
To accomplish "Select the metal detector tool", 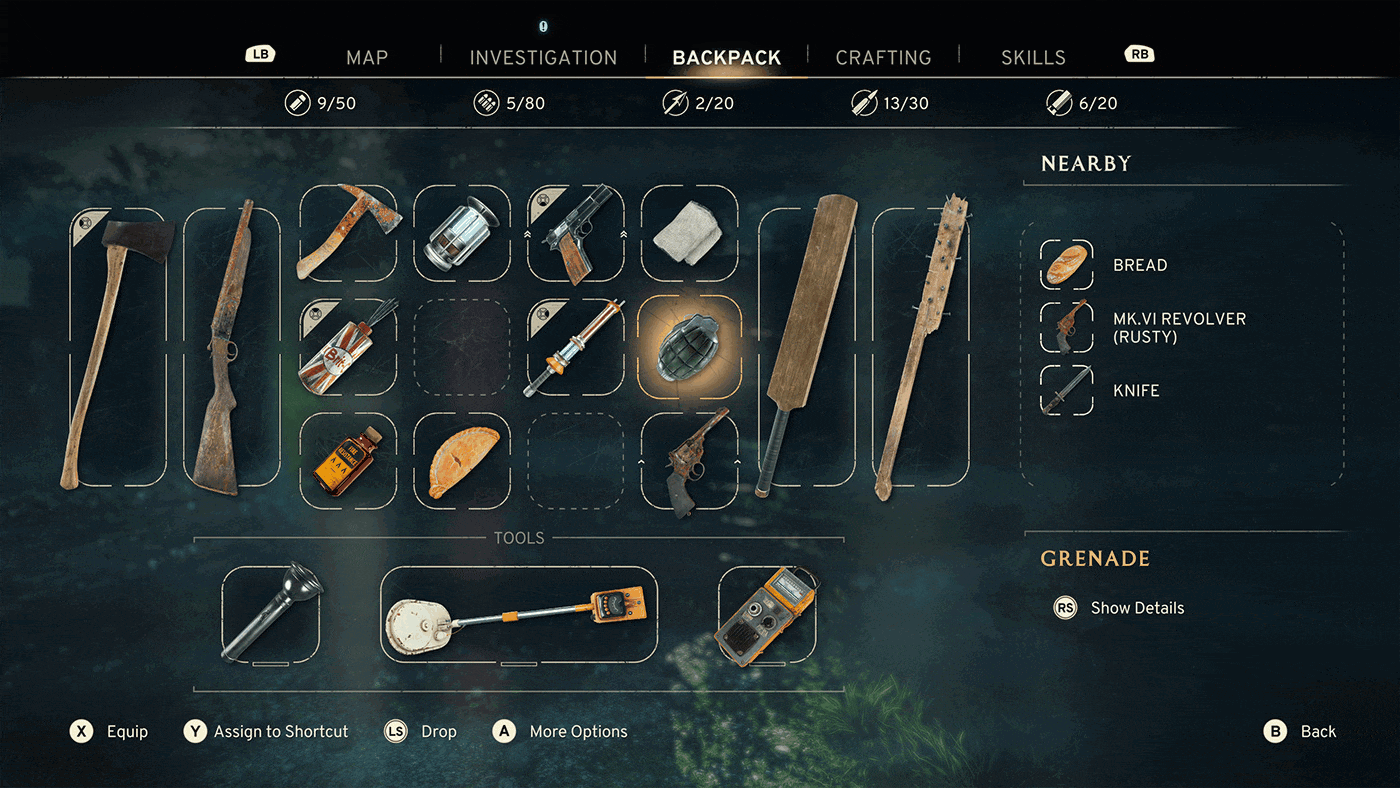I will (518, 616).
